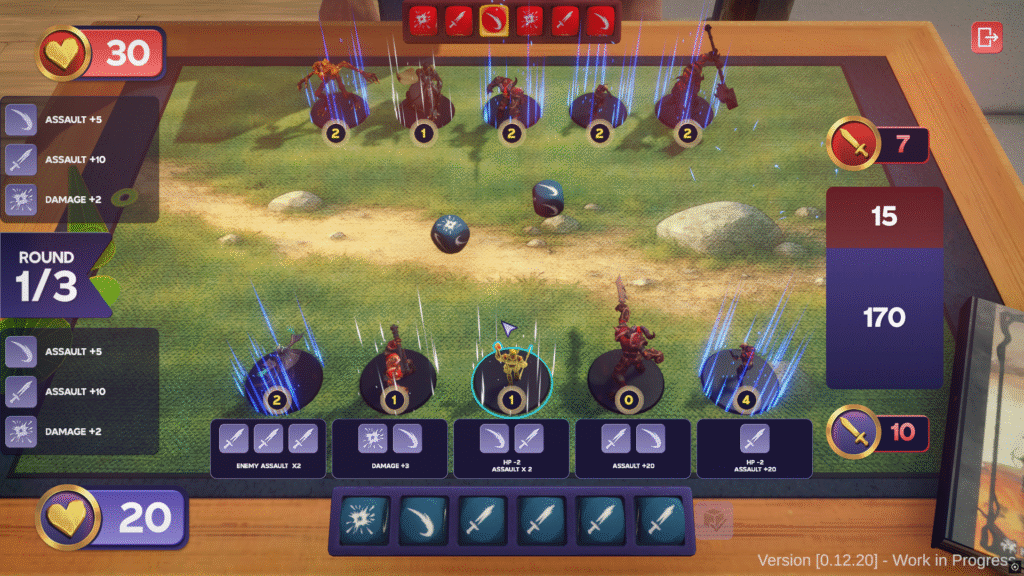The width and height of the screenshot is (1024, 576).
Task: Select the Assault +20 card with two icons
Action: pyautogui.click(x=632, y=448)
